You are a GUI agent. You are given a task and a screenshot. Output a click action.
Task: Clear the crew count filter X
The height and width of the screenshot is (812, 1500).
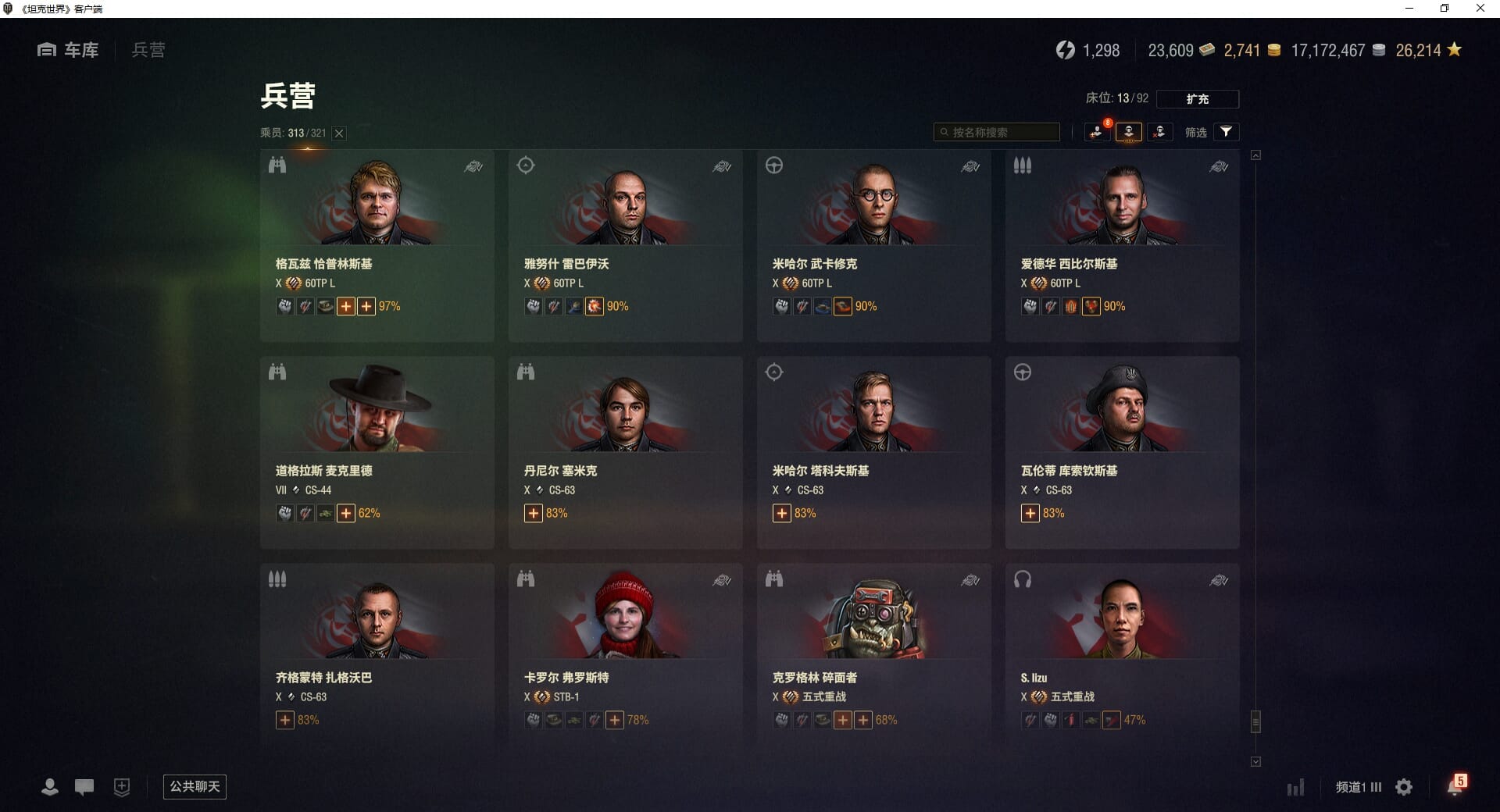[339, 134]
